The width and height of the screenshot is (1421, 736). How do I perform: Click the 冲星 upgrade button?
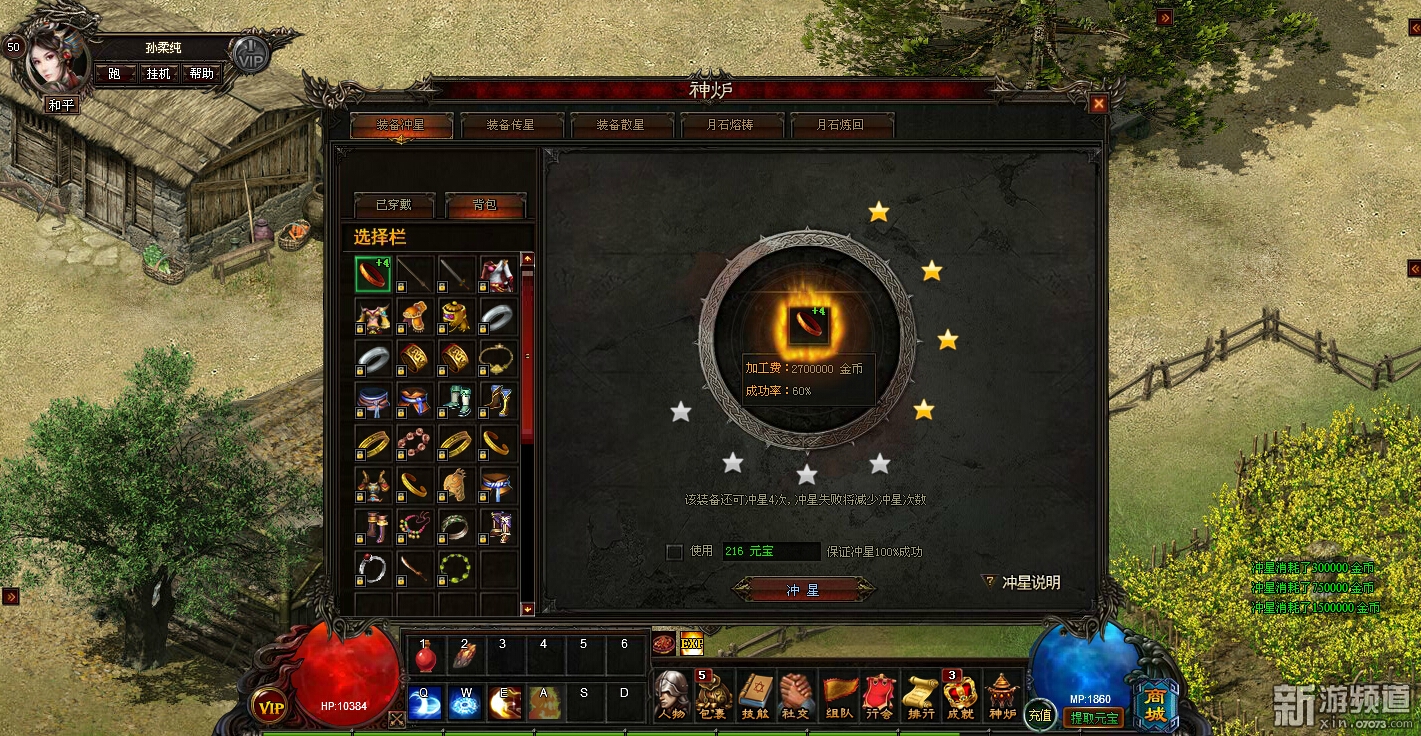pyautogui.click(x=803, y=590)
